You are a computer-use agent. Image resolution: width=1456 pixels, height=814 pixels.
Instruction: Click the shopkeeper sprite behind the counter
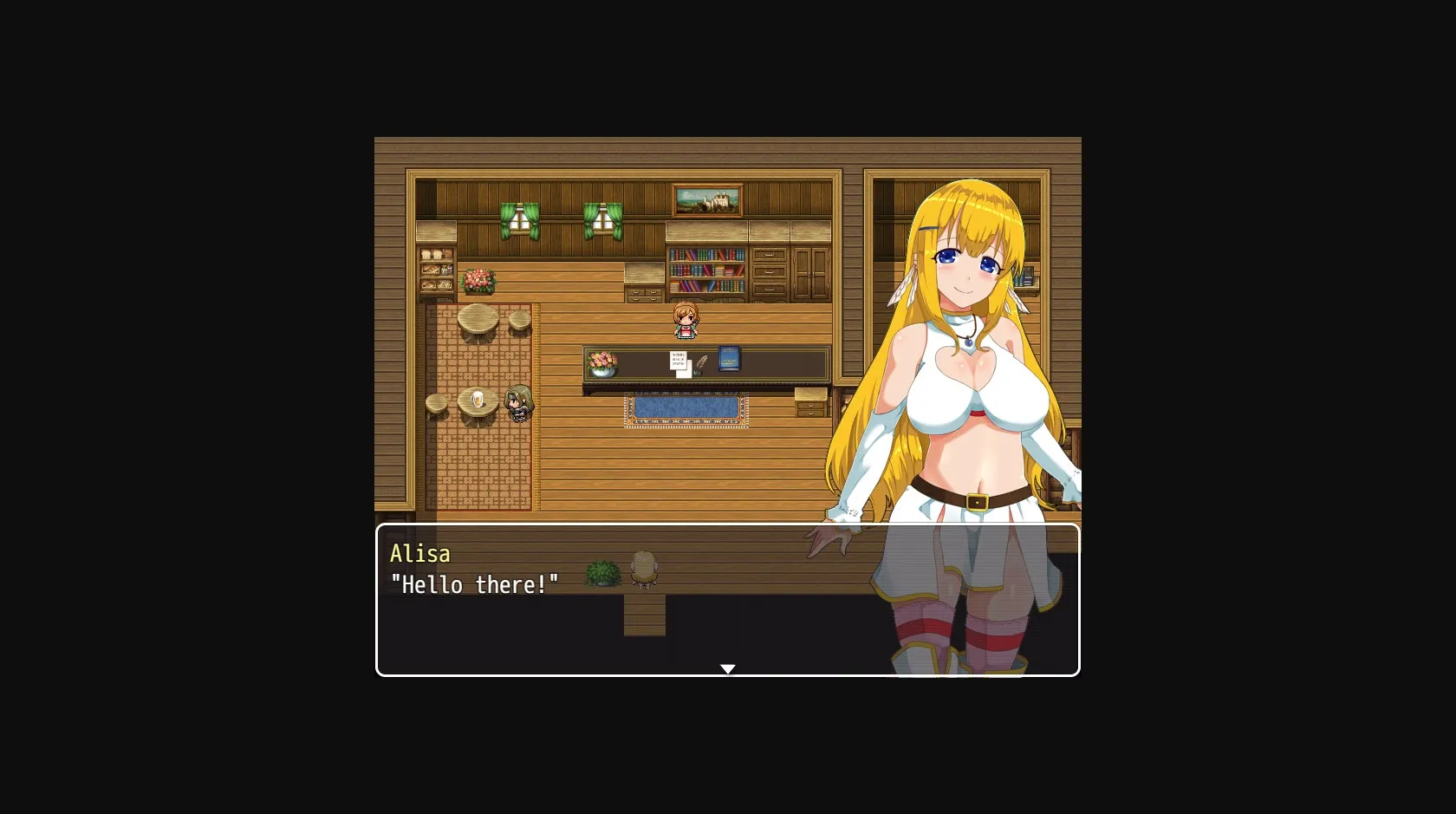(x=685, y=319)
